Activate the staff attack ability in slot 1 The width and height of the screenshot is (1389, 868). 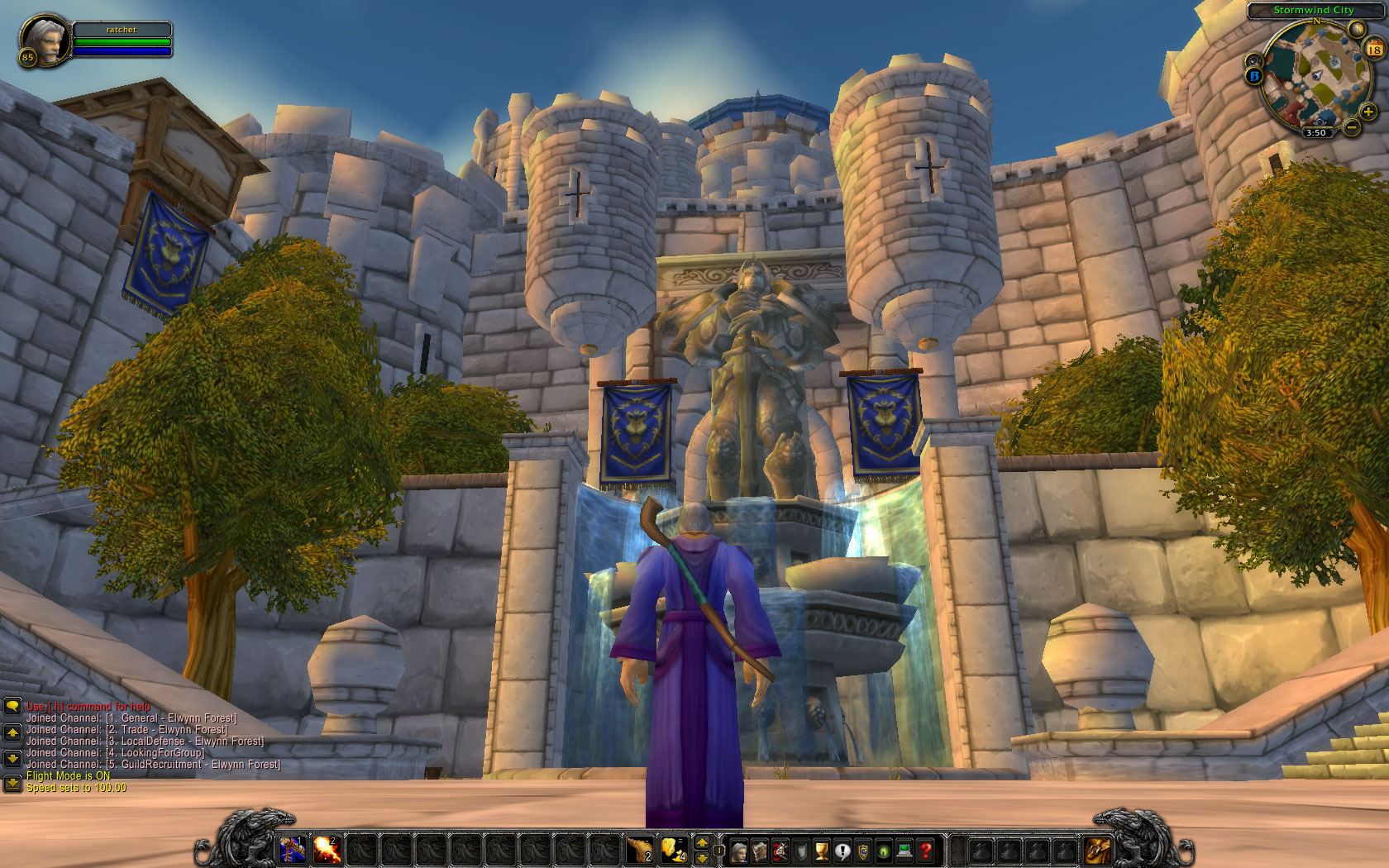coord(292,849)
